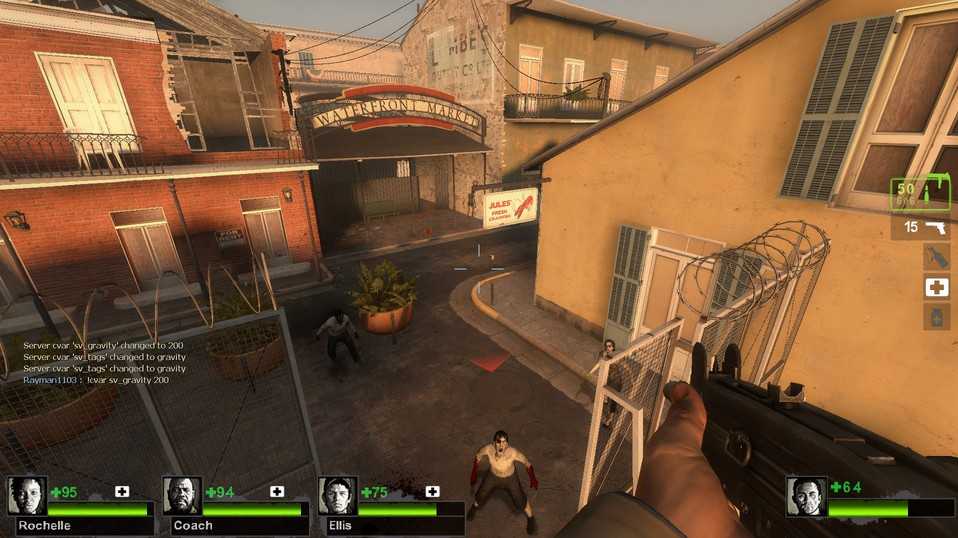This screenshot has width=958, height=538.
Task: Click Coach's teammate portrait
Action: point(181,496)
